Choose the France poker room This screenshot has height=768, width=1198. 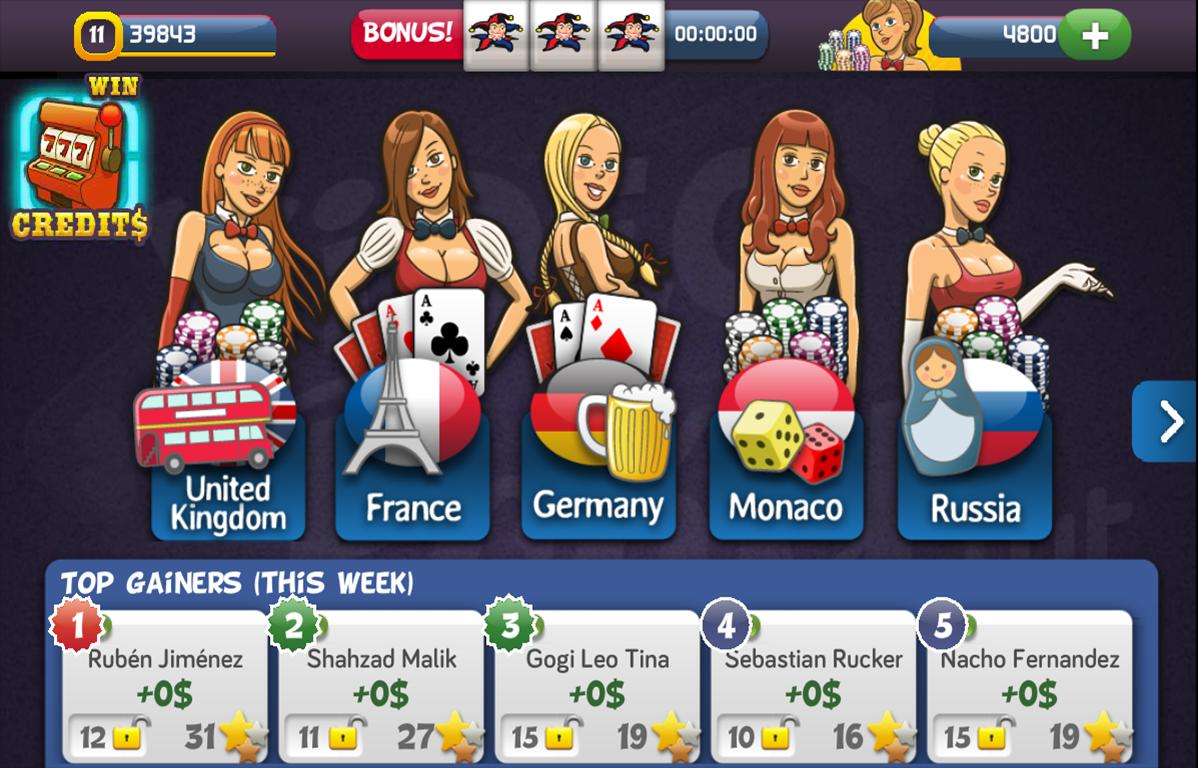pyautogui.click(x=412, y=470)
